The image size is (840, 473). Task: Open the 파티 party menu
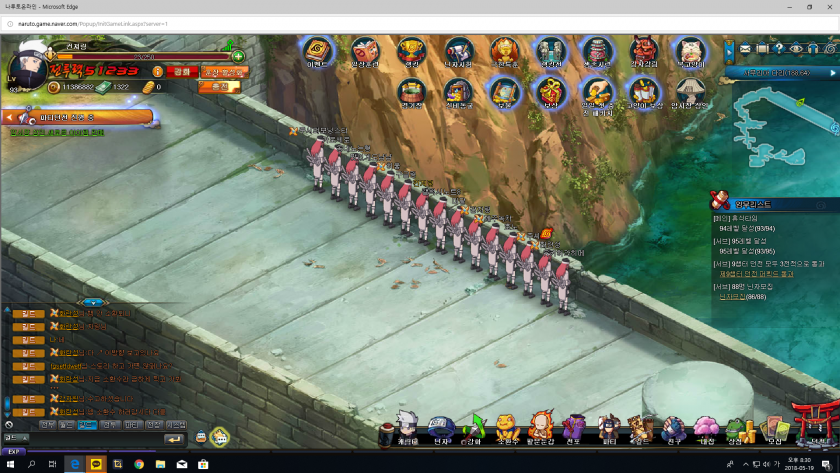[x=608, y=430]
